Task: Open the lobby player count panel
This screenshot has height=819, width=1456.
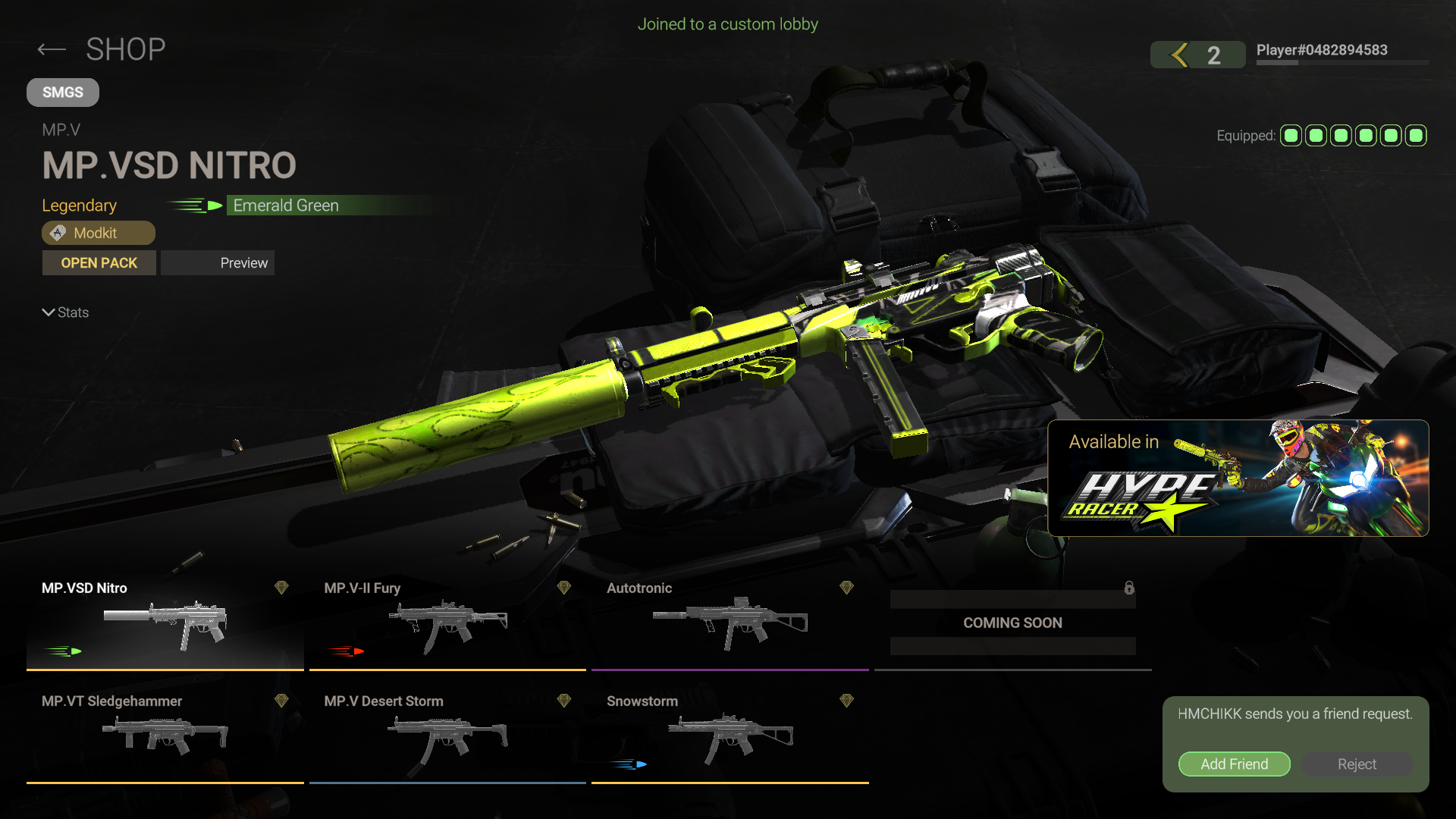Action: point(1197,55)
